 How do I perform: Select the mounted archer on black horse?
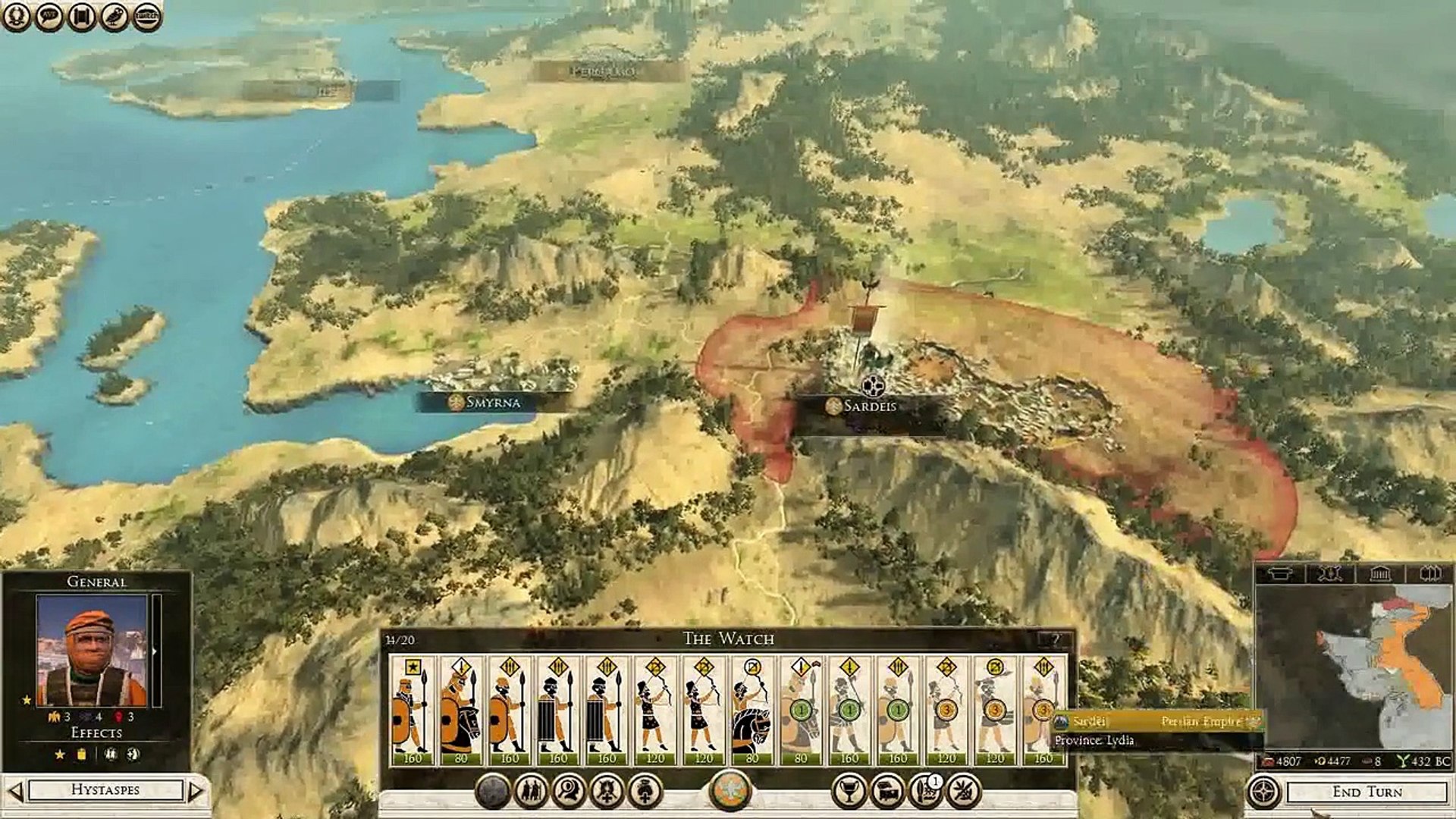(752, 711)
